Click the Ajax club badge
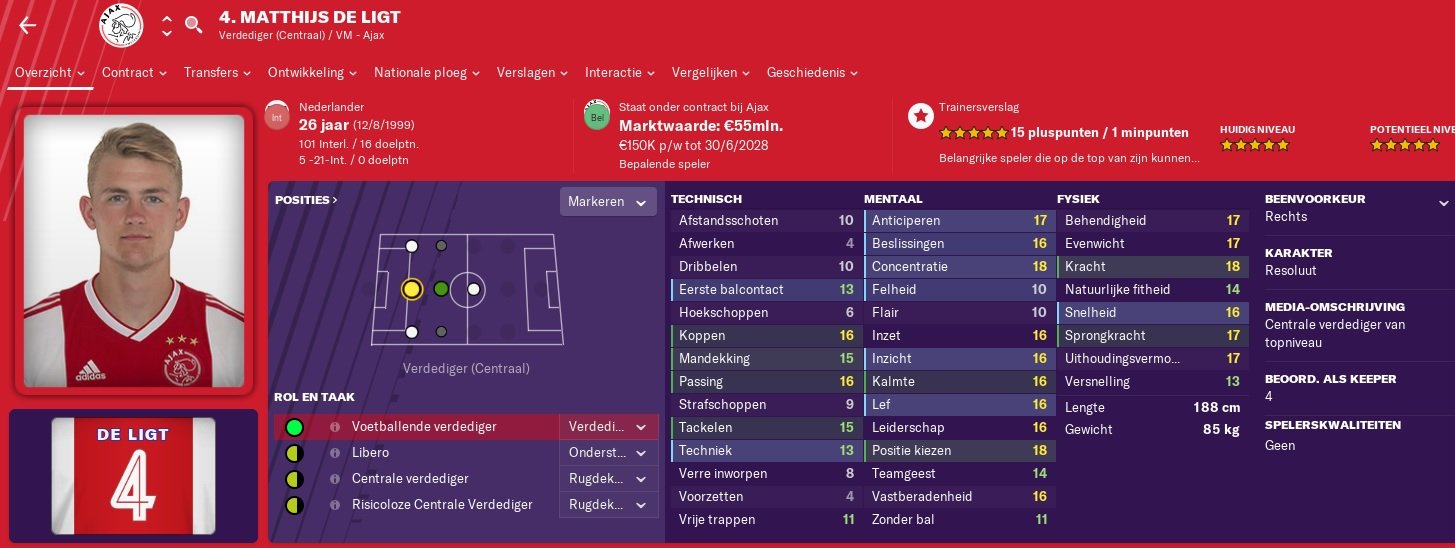This screenshot has height=548, width=1455. [122, 26]
